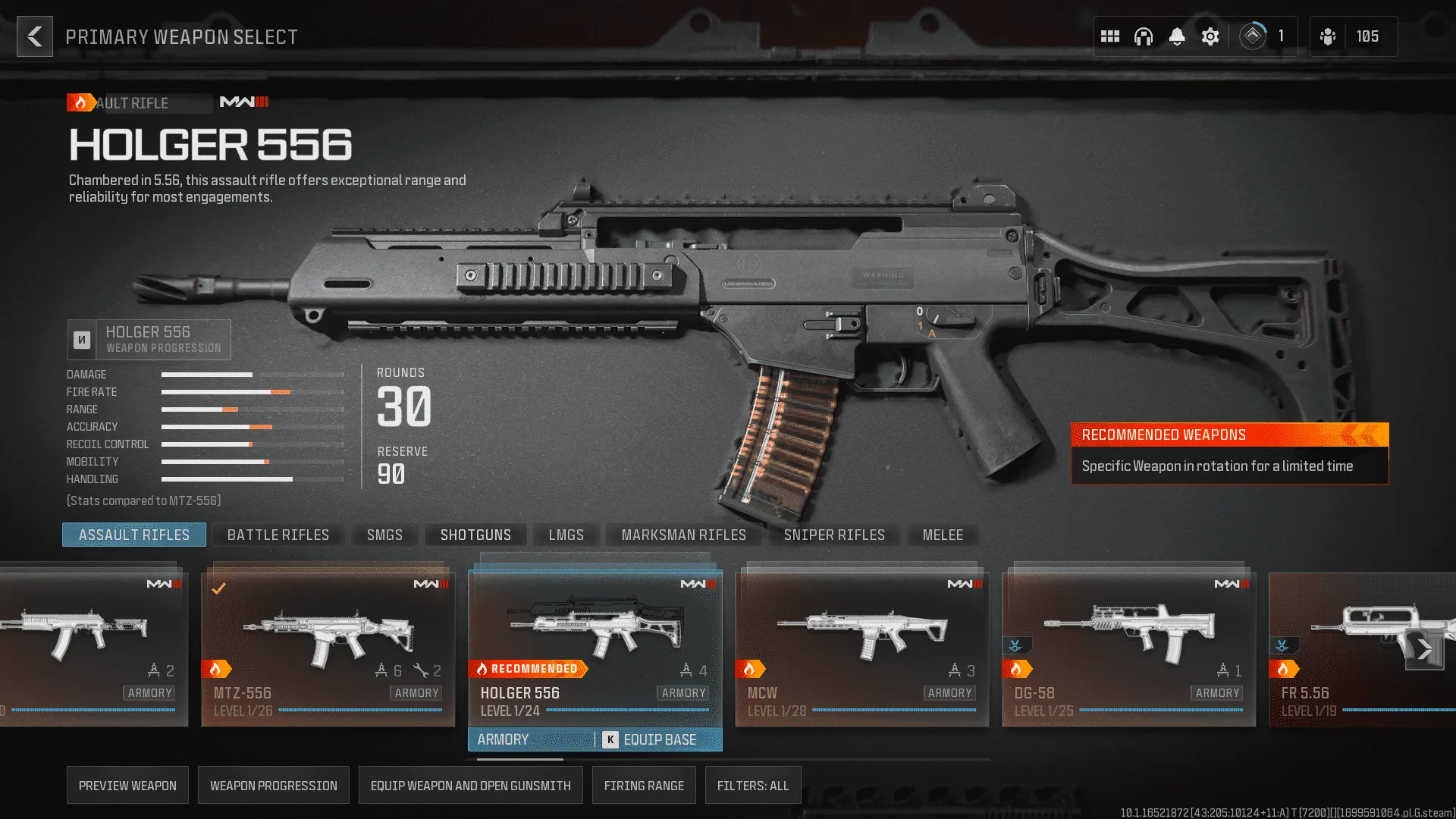Image resolution: width=1456 pixels, height=819 pixels.
Task: Open the grid menu icon
Action: coord(1110,36)
